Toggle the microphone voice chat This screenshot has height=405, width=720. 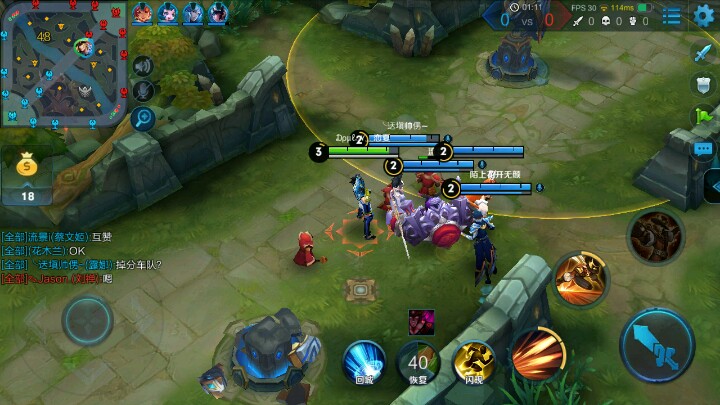tap(142, 92)
